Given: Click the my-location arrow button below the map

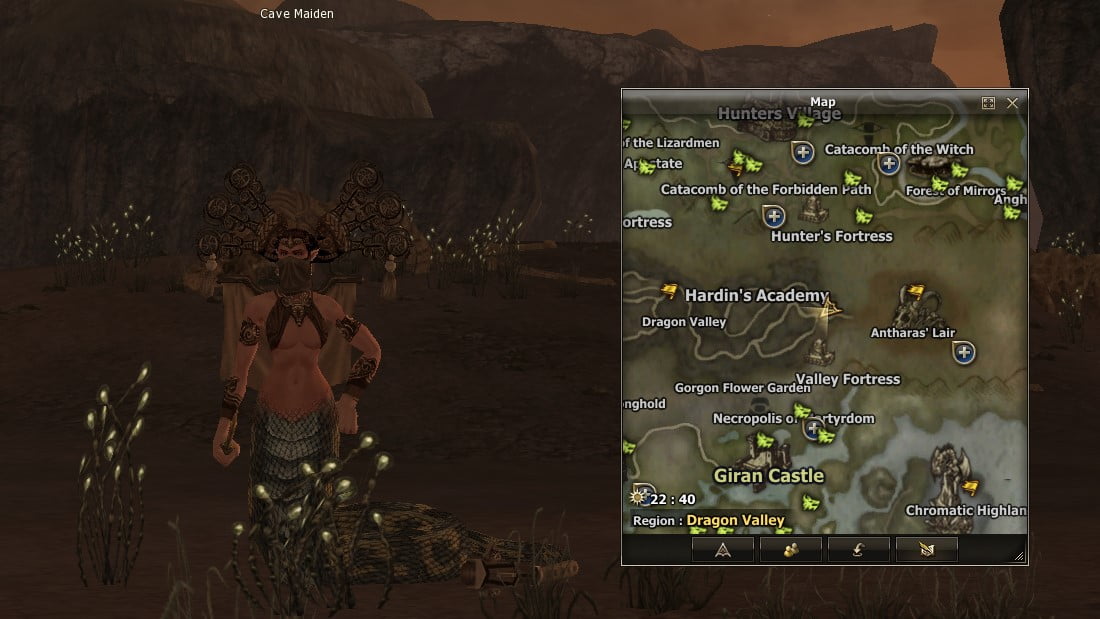Looking at the screenshot, I should coord(722,549).
